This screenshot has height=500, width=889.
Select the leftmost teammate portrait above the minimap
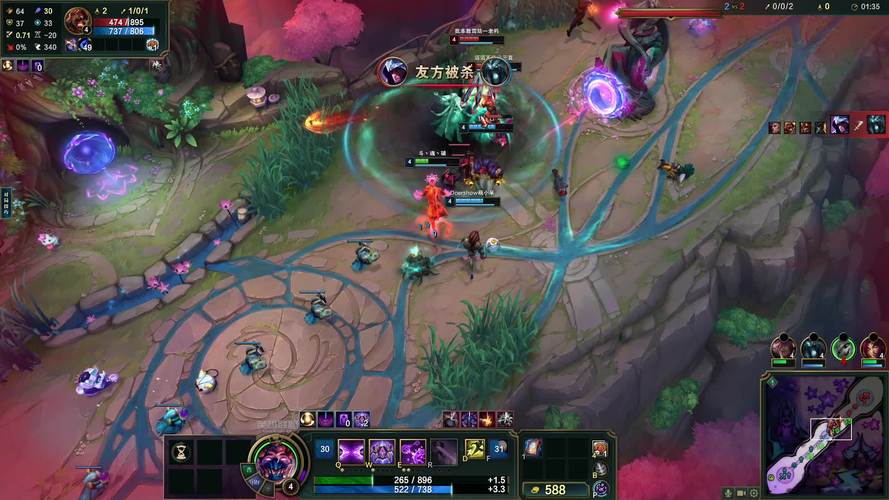tap(784, 347)
